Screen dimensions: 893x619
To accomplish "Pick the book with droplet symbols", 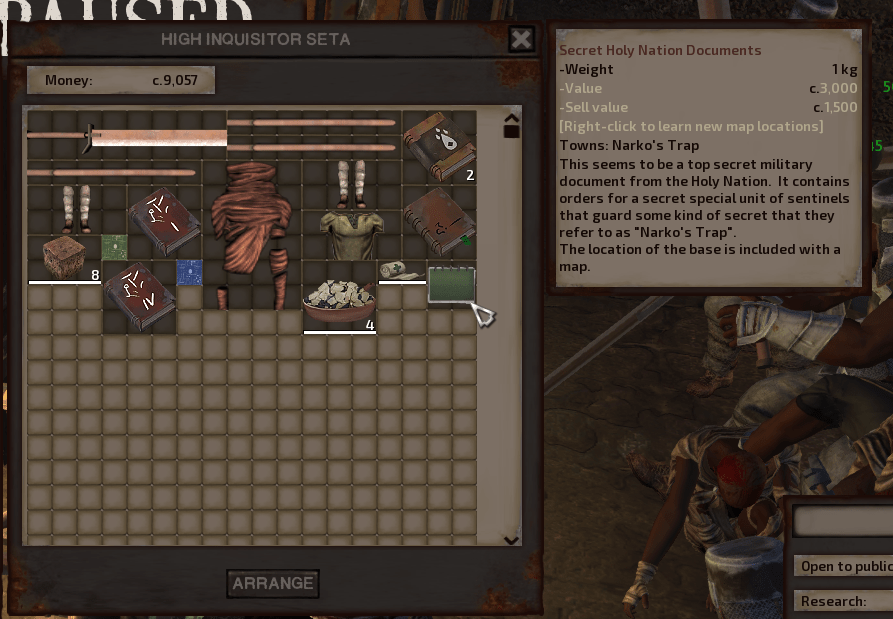I will [439, 148].
